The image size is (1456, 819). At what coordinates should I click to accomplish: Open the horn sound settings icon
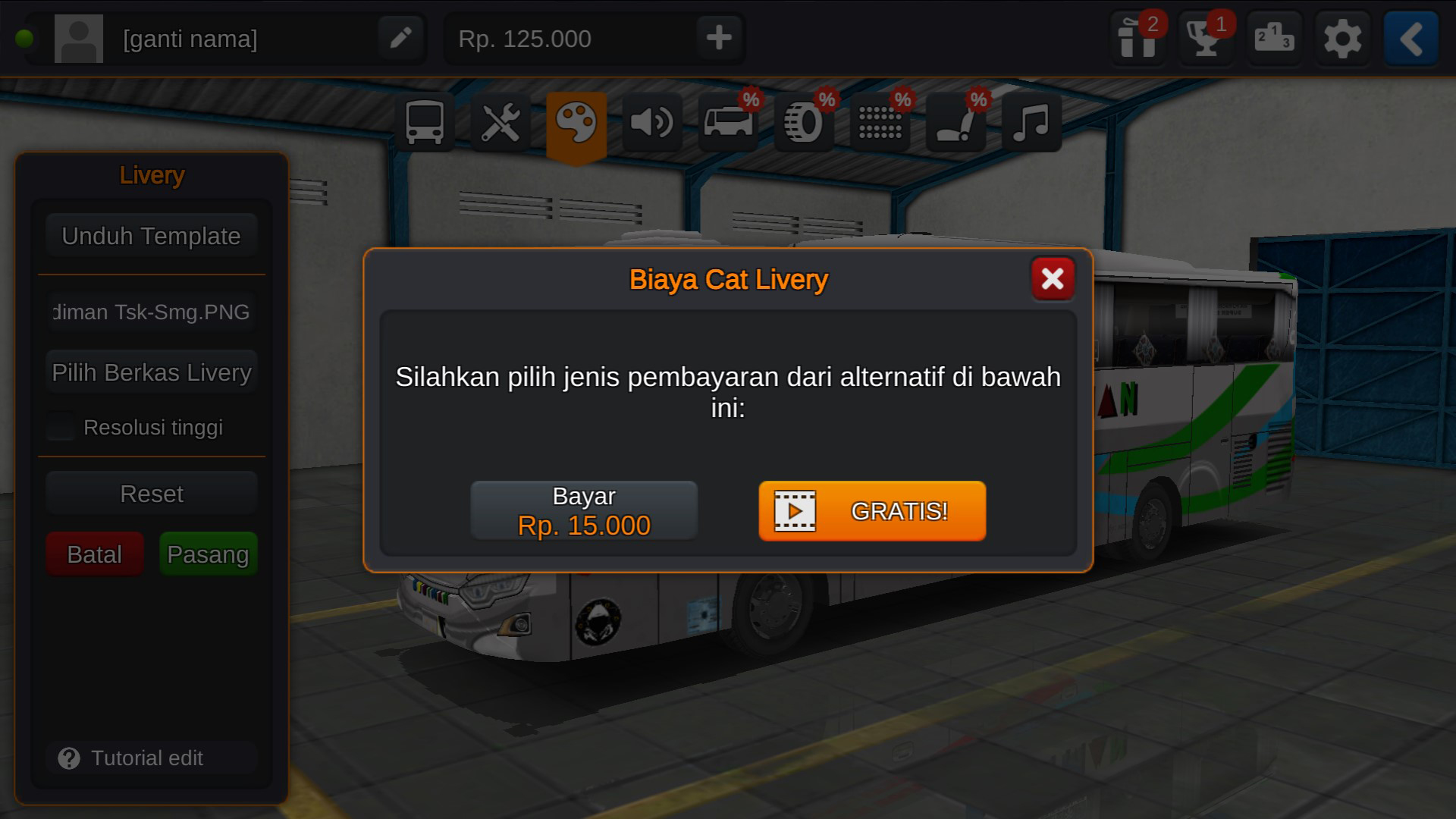653,121
